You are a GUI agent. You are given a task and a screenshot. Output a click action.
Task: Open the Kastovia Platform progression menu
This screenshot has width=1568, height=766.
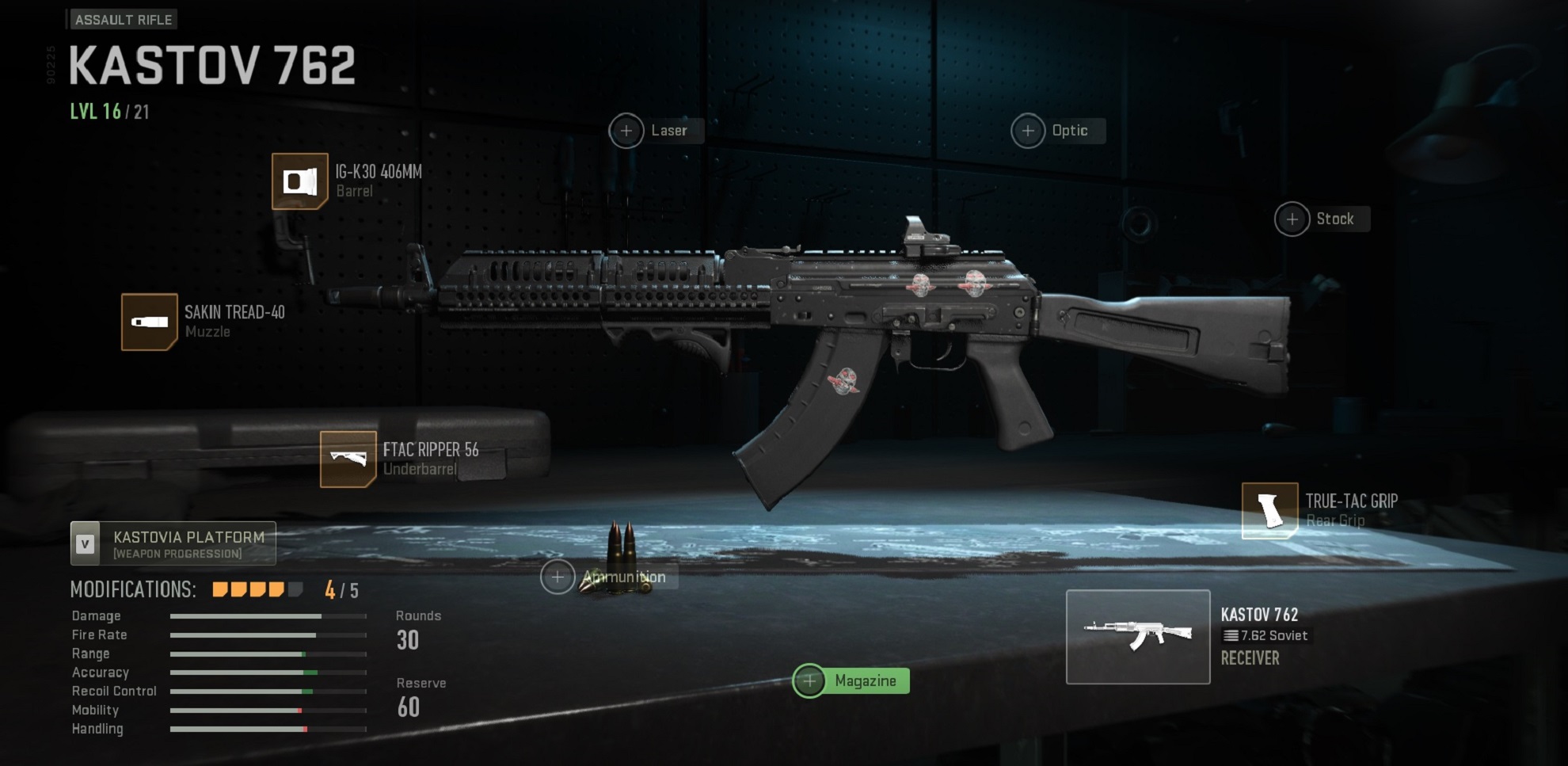pyautogui.click(x=188, y=536)
